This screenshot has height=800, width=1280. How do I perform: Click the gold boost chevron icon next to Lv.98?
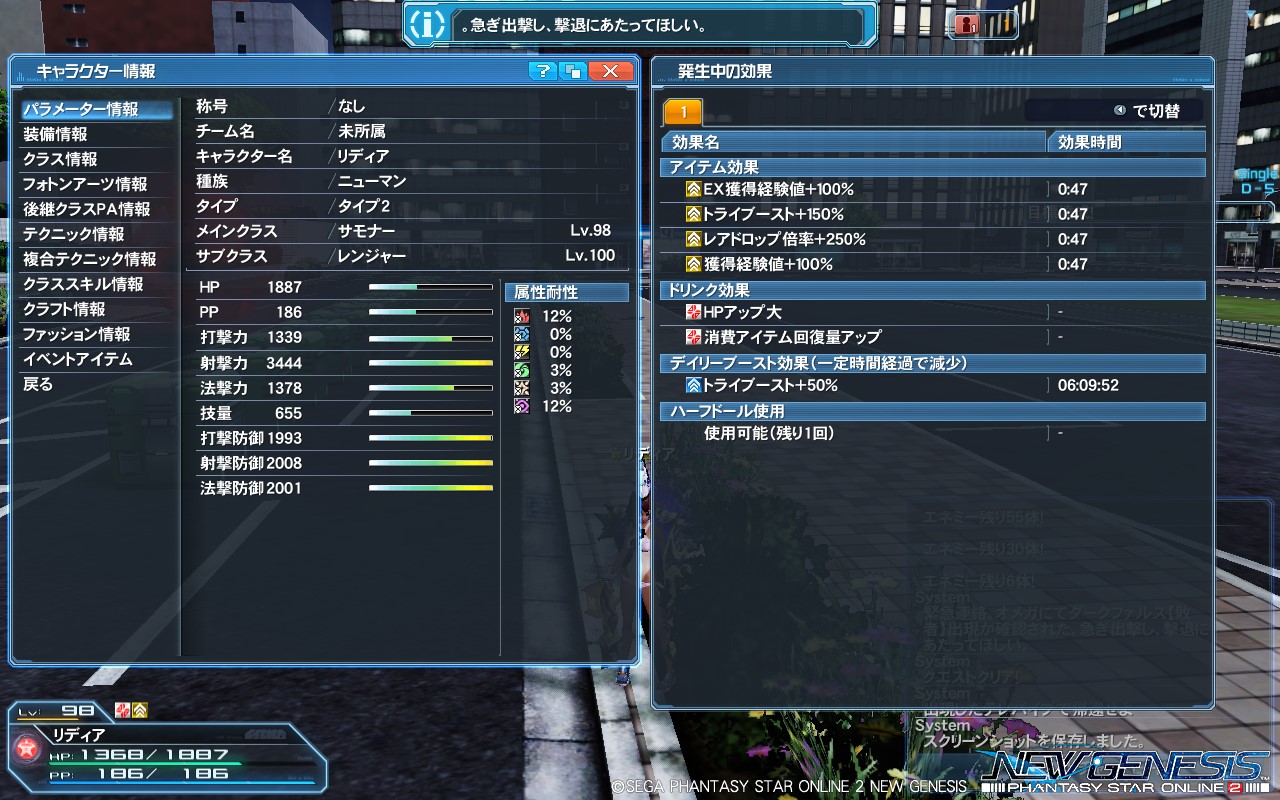coord(140,710)
